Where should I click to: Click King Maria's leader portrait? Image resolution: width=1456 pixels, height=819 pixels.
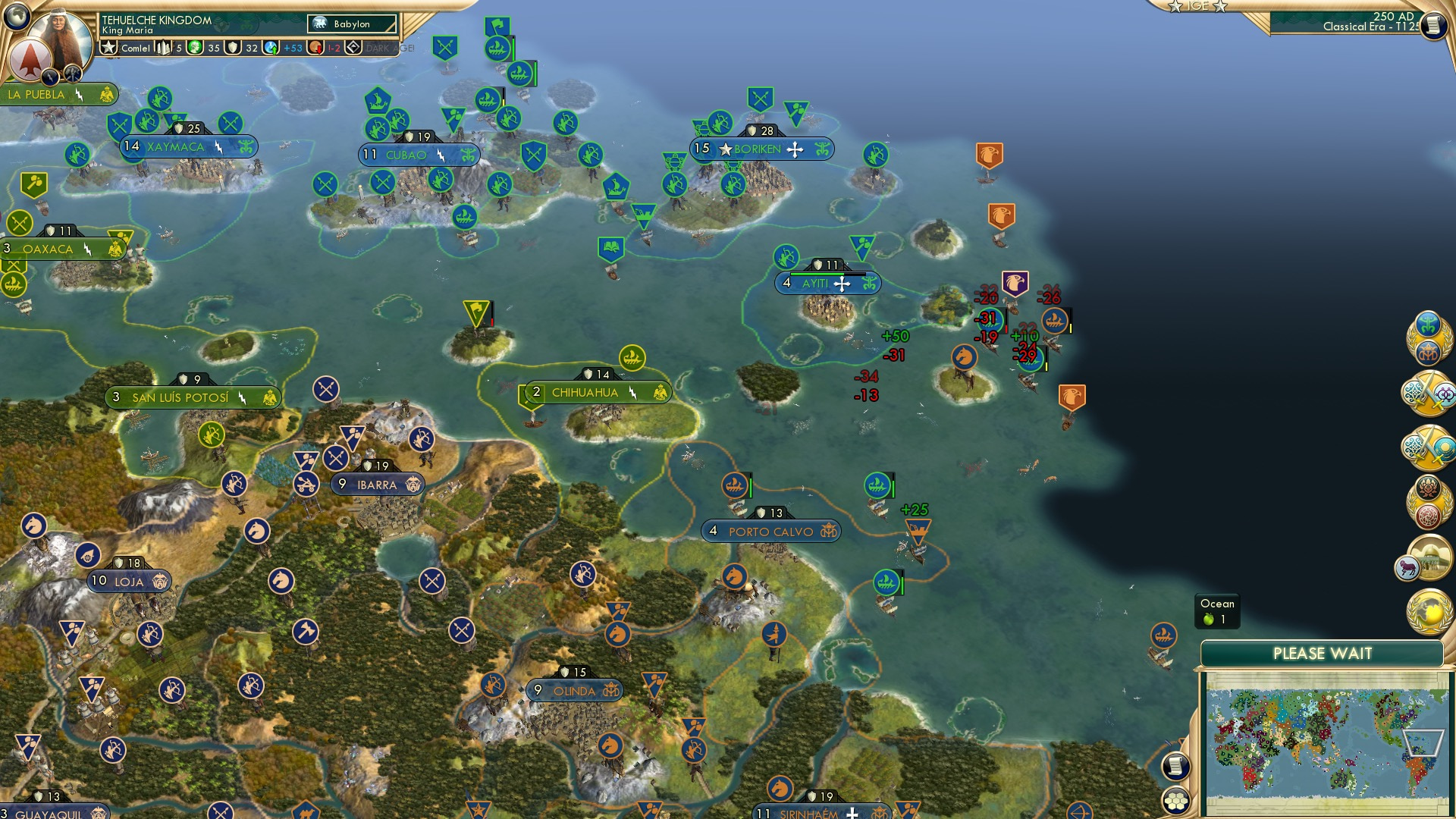coord(59,29)
